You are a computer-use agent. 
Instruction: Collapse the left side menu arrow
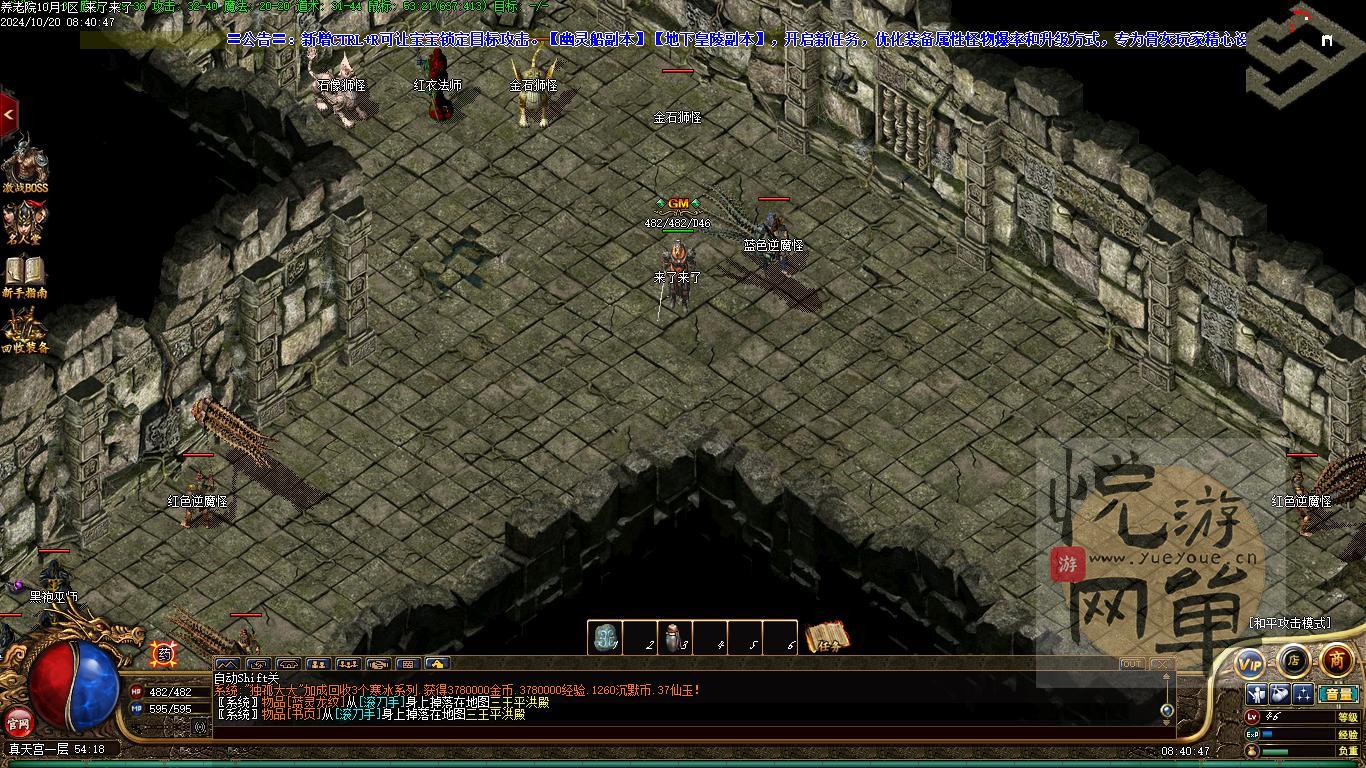coord(8,115)
